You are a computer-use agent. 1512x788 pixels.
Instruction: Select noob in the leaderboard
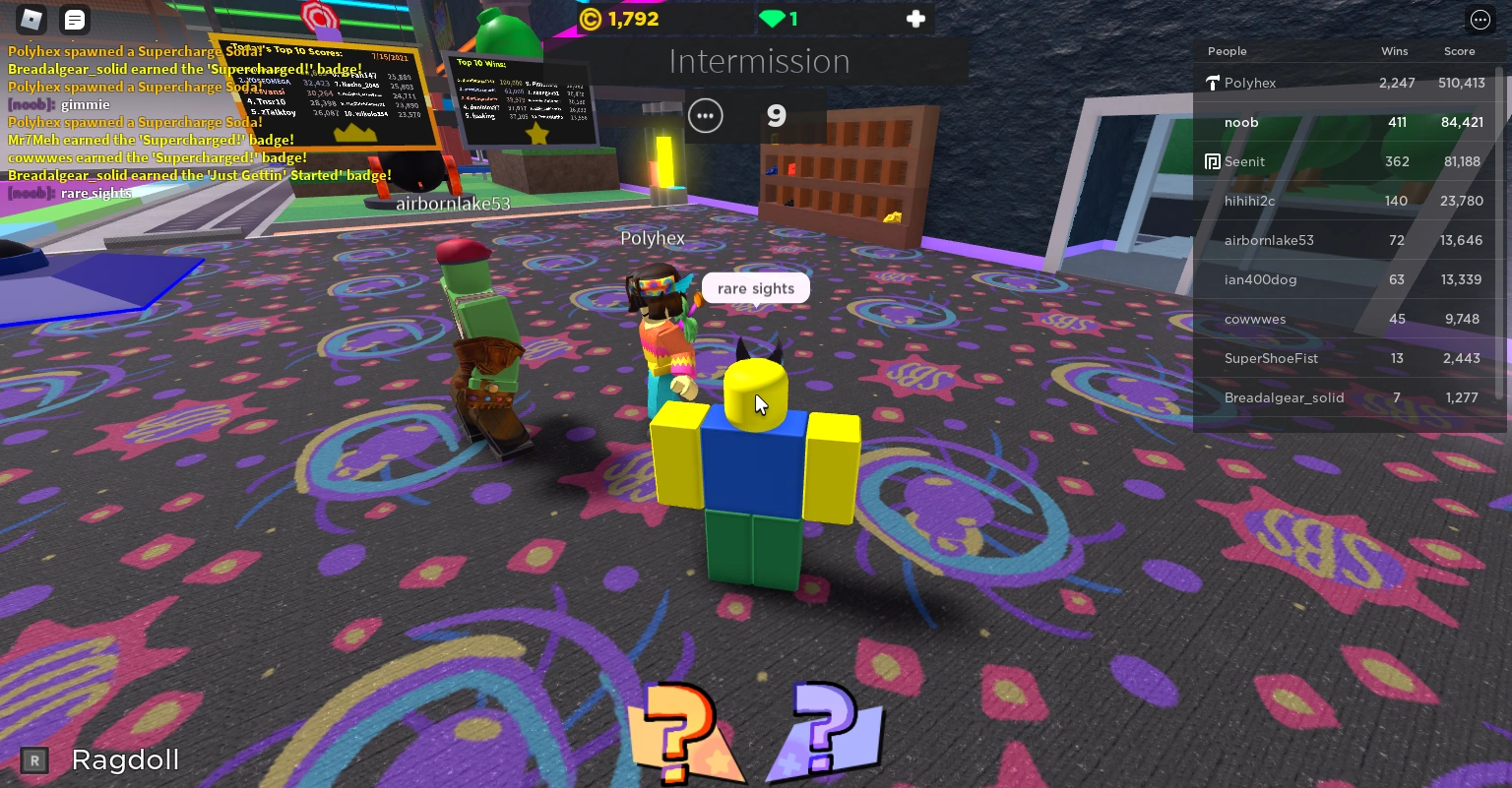[x=1241, y=122]
